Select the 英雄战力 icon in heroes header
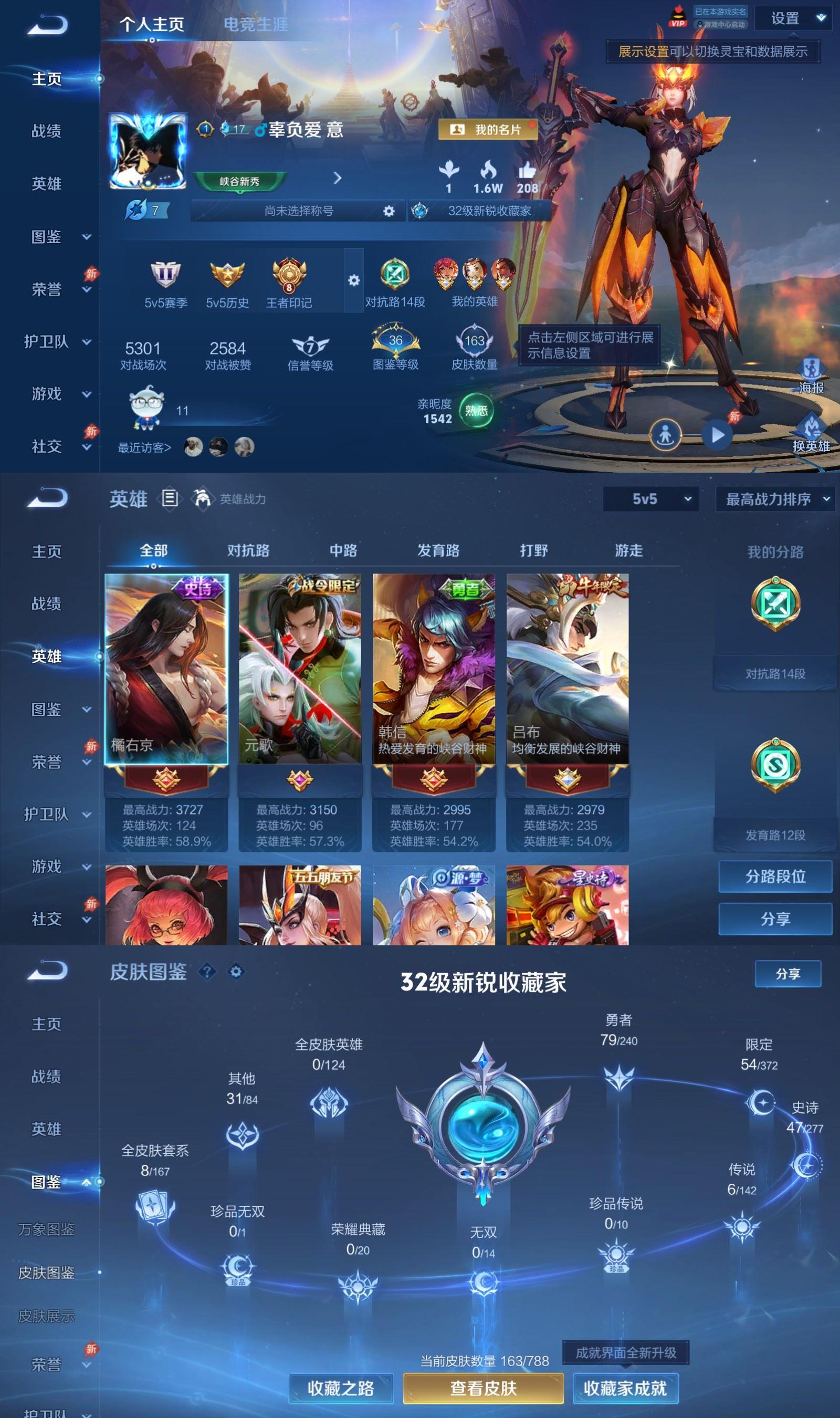Screen dimensions: 840x1418 coord(202,499)
